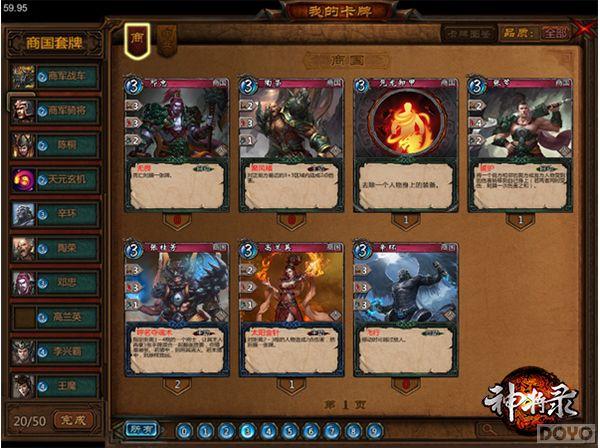The image size is (600, 448).
Task: Select the 太阳金针 fire sorceress card
Action: pyautogui.click(x=290, y=310)
